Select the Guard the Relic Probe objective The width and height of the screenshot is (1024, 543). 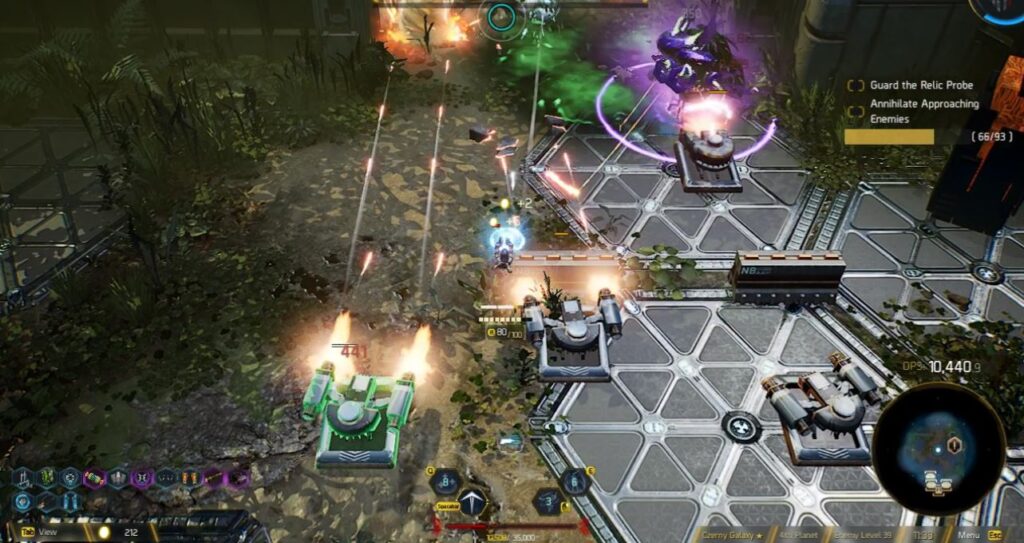coord(921,85)
